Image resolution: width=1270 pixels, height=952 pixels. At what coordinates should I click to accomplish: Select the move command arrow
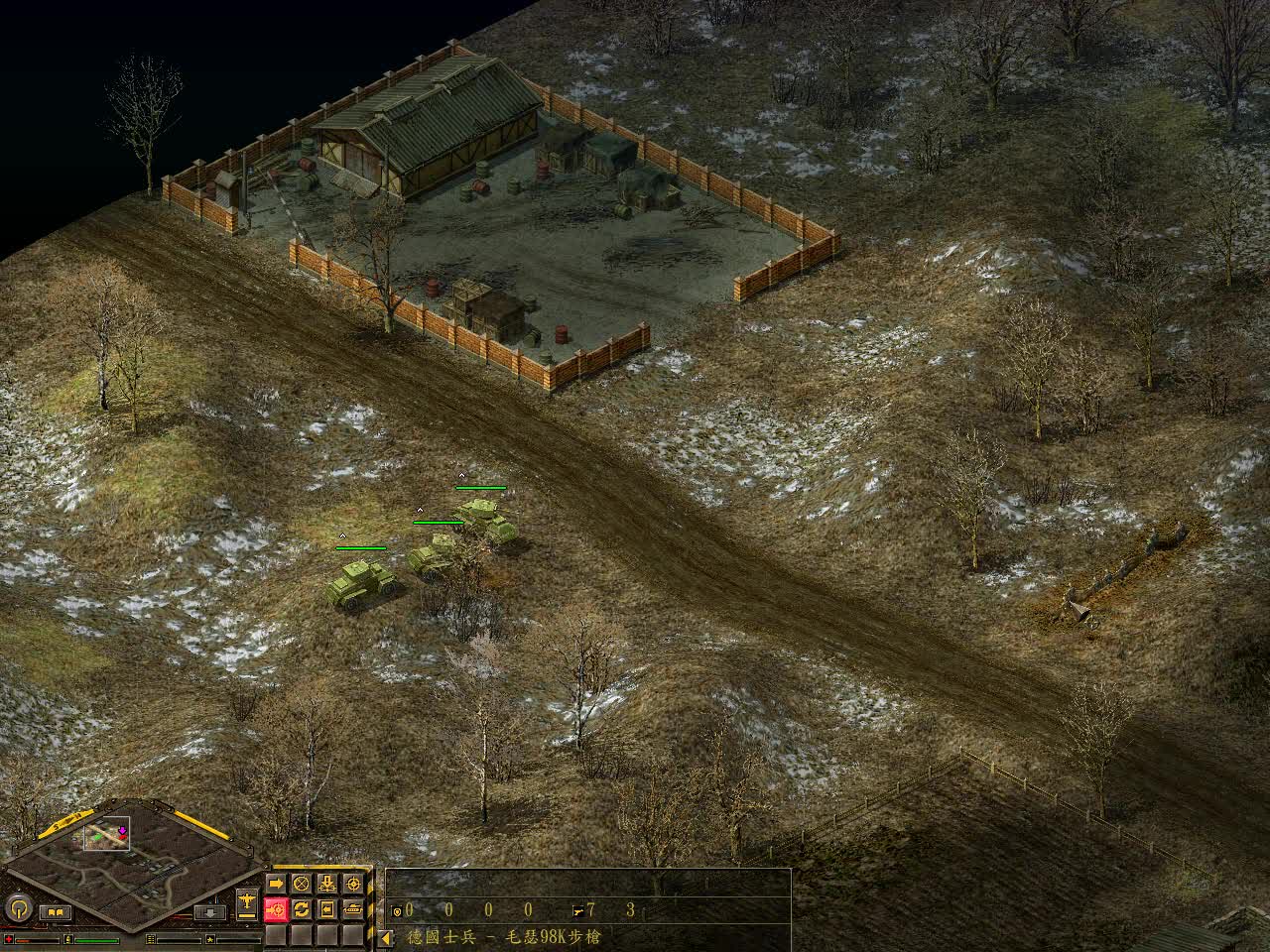[276, 884]
